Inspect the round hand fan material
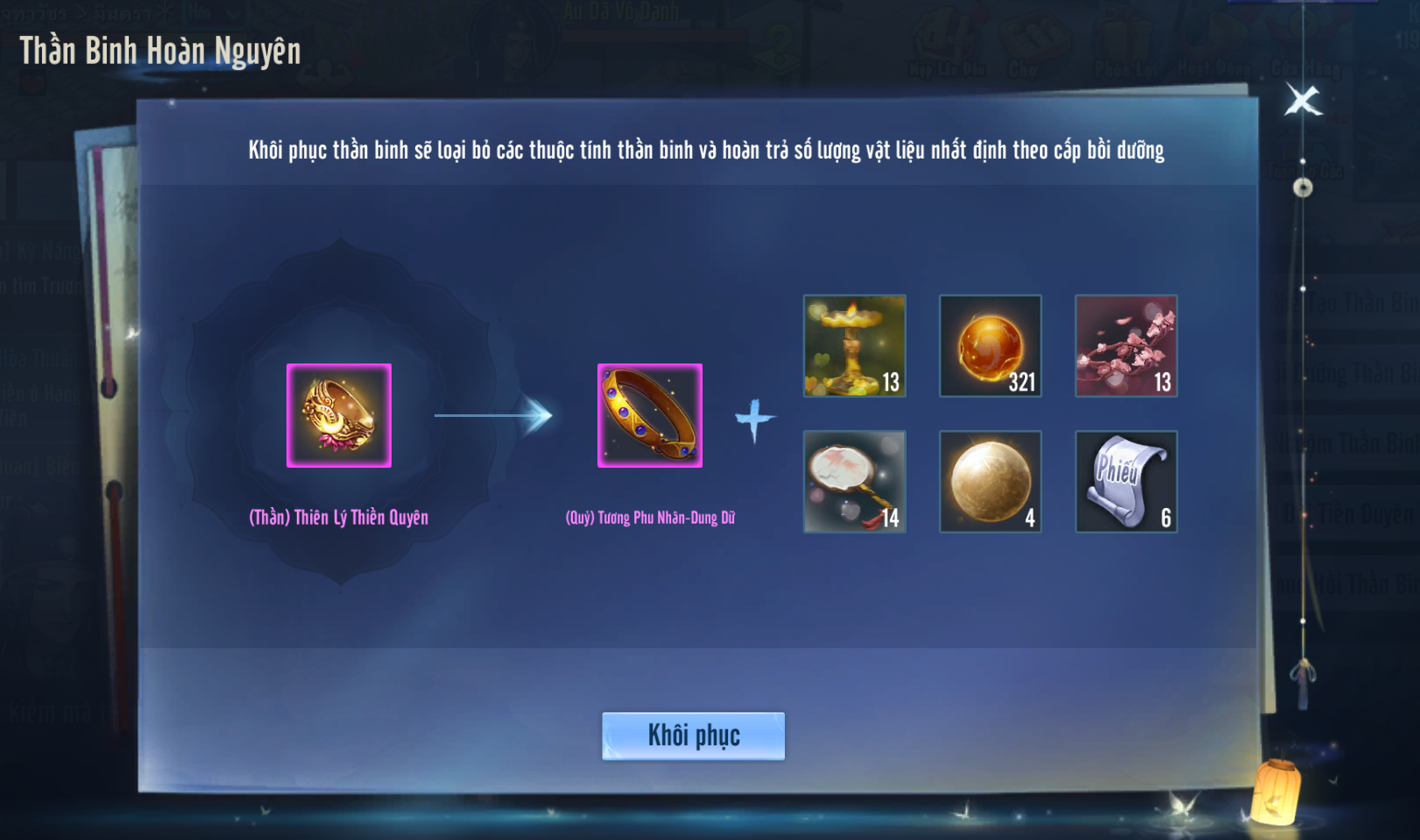 (x=855, y=482)
